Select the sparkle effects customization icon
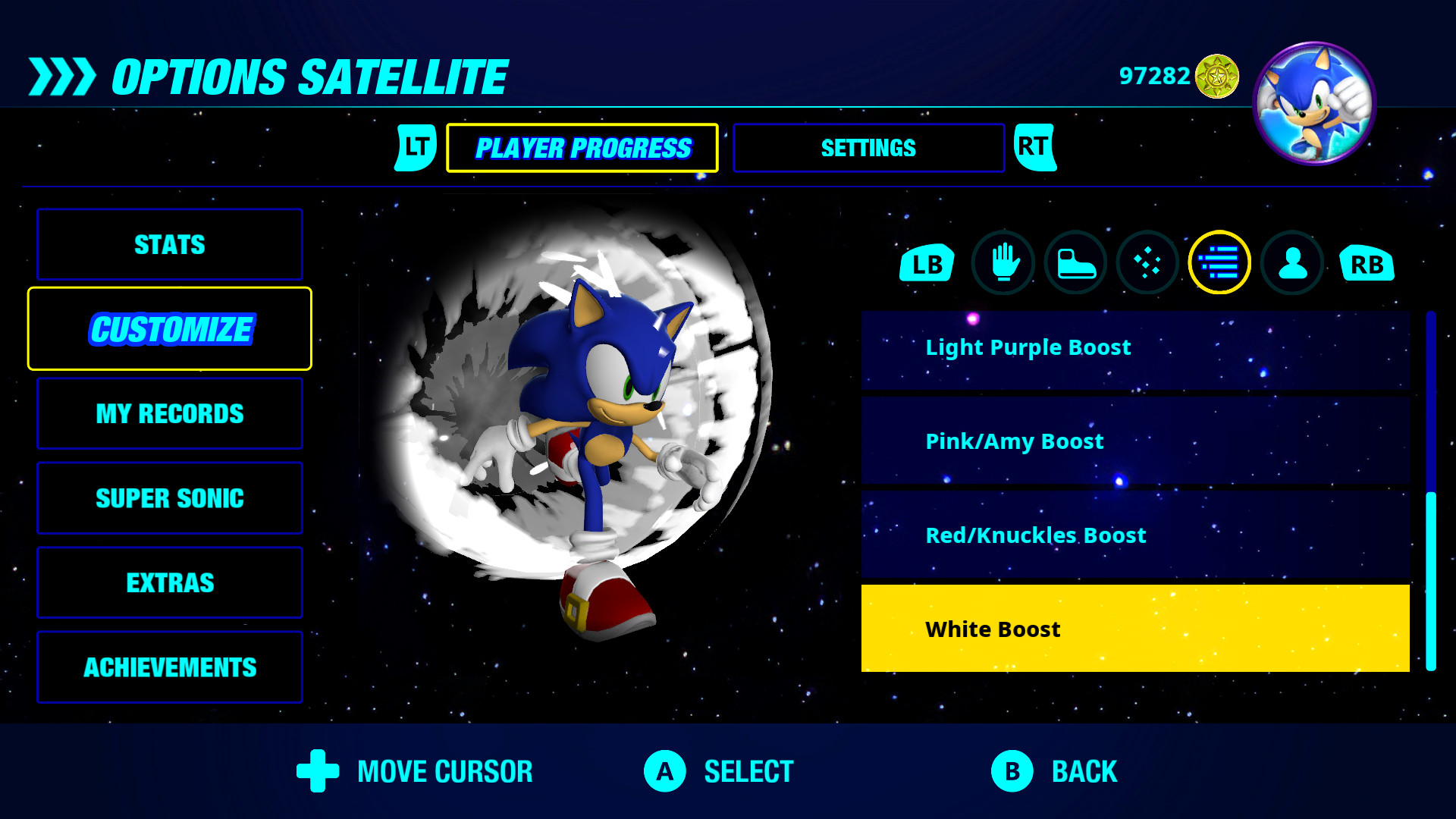 pos(1148,263)
